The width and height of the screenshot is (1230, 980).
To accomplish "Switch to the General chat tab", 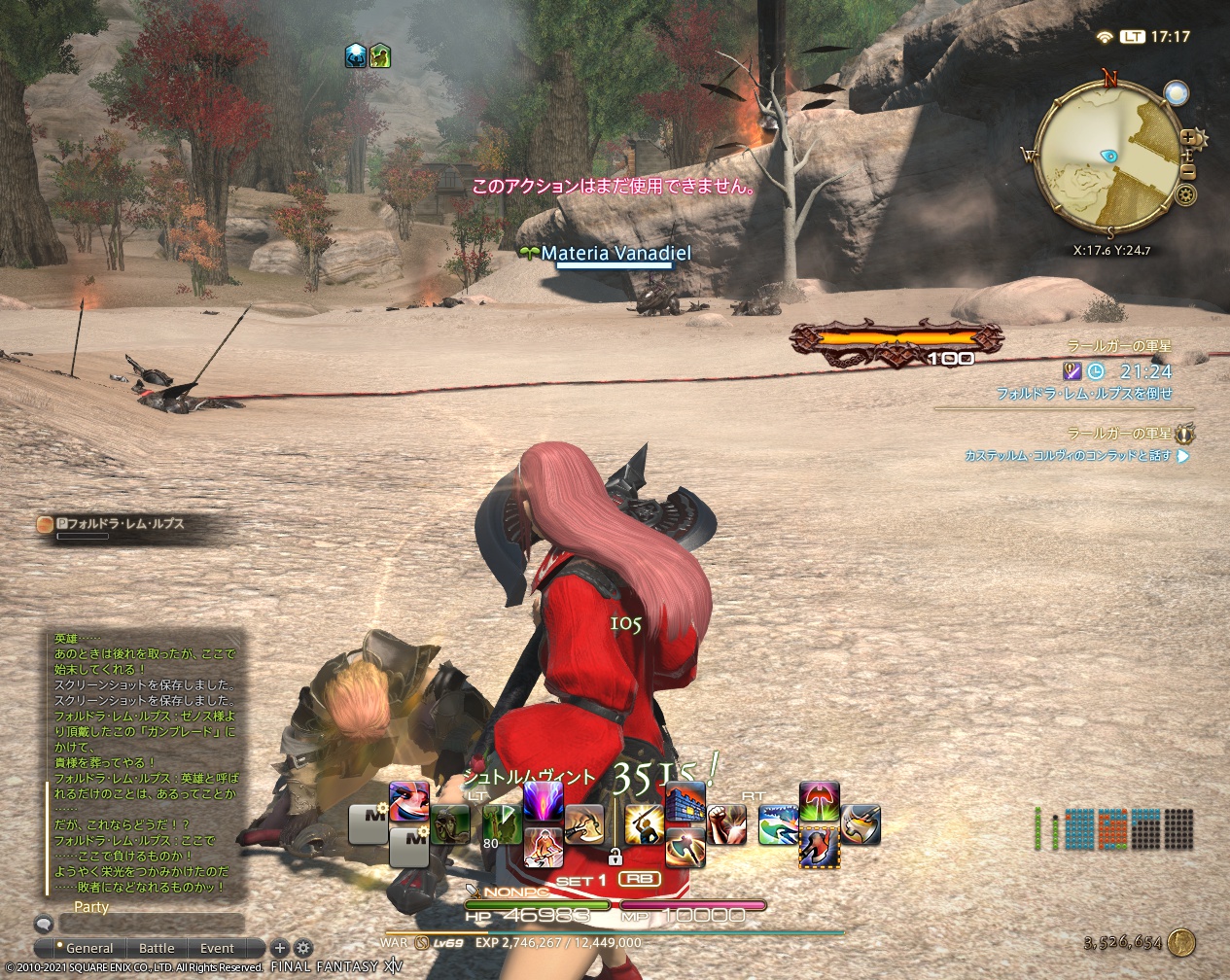I will click(x=88, y=948).
